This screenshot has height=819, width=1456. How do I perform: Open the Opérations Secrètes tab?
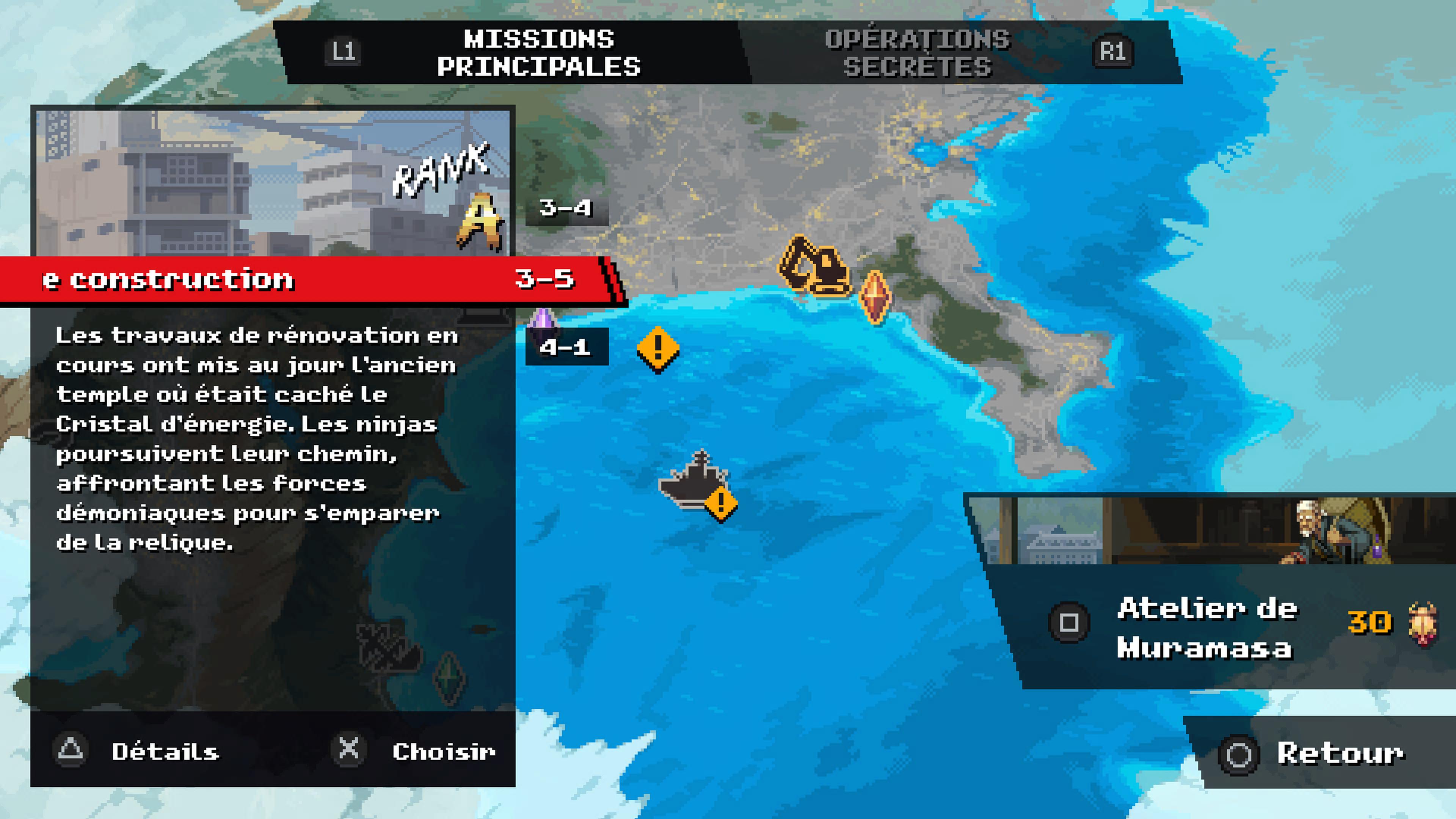(x=917, y=53)
